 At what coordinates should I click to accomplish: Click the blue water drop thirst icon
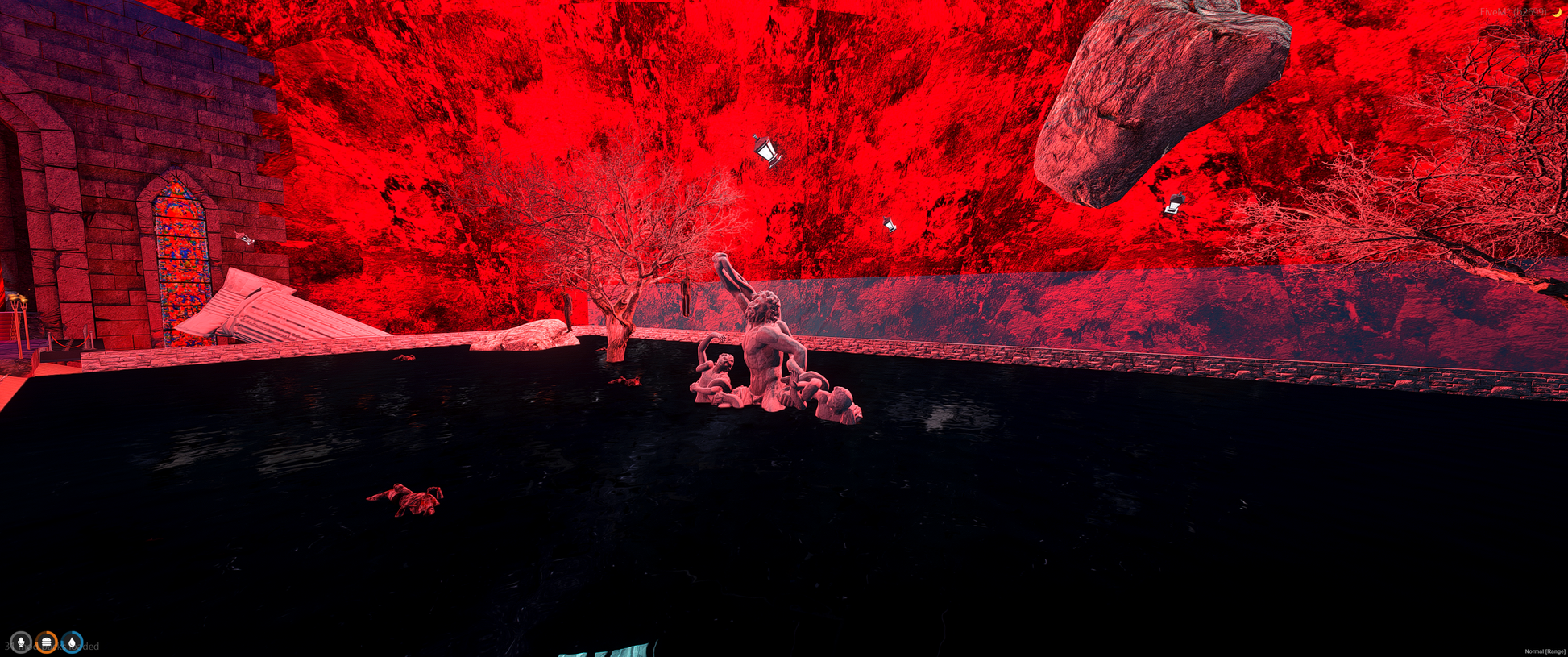point(73,642)
